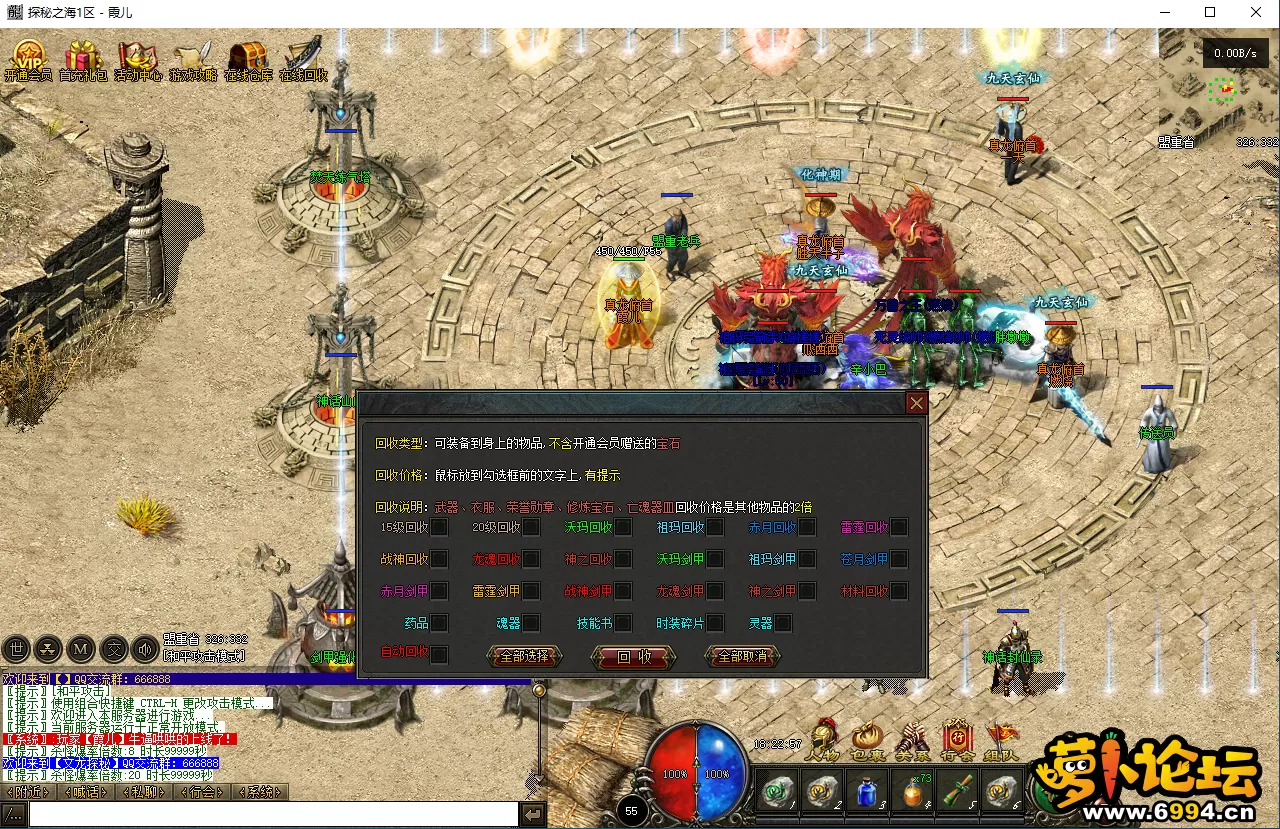Tick the 15级回收 checkbox
The image size is (1280, 829).
(439, 527)
